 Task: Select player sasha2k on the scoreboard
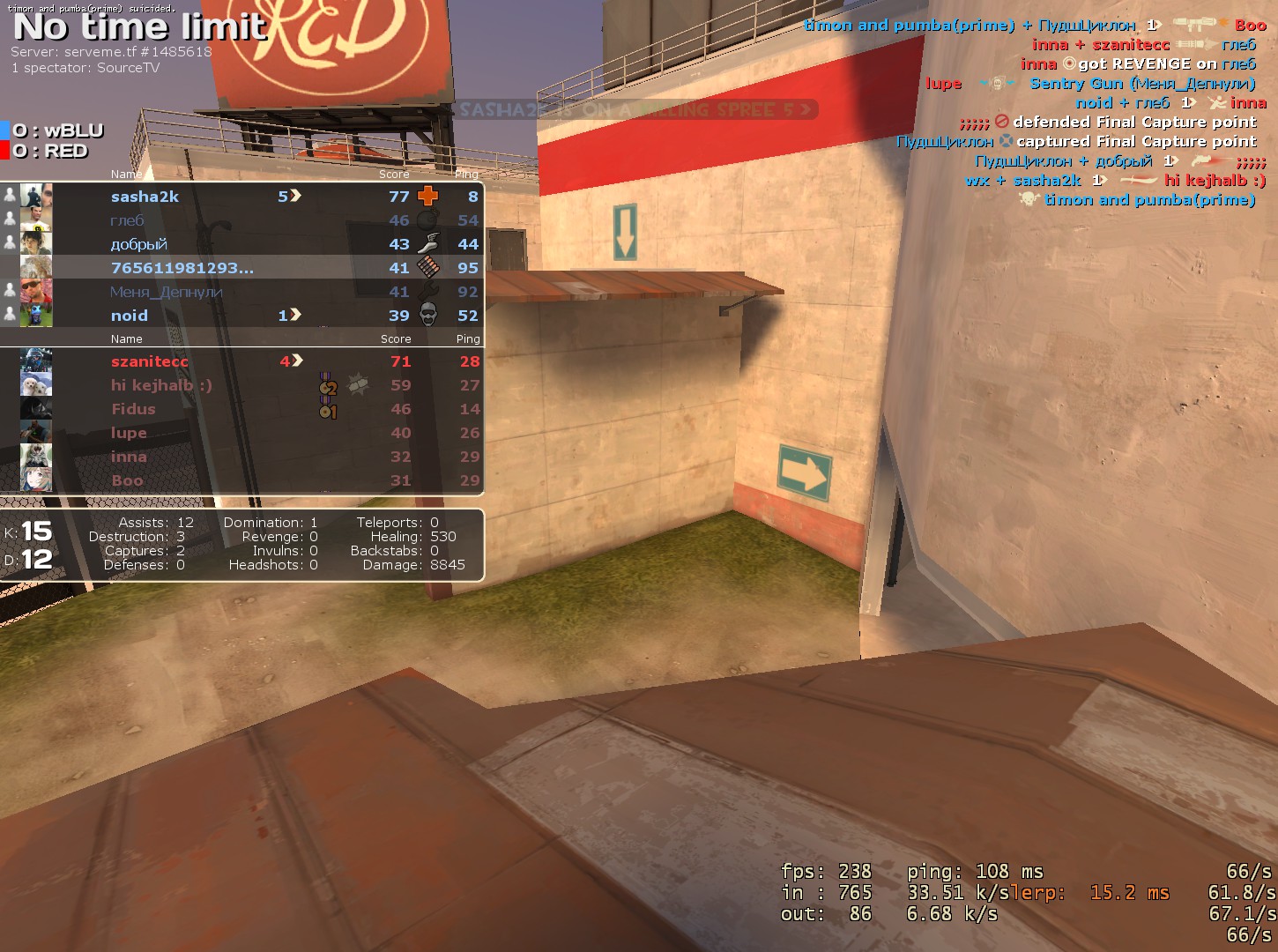145,197
